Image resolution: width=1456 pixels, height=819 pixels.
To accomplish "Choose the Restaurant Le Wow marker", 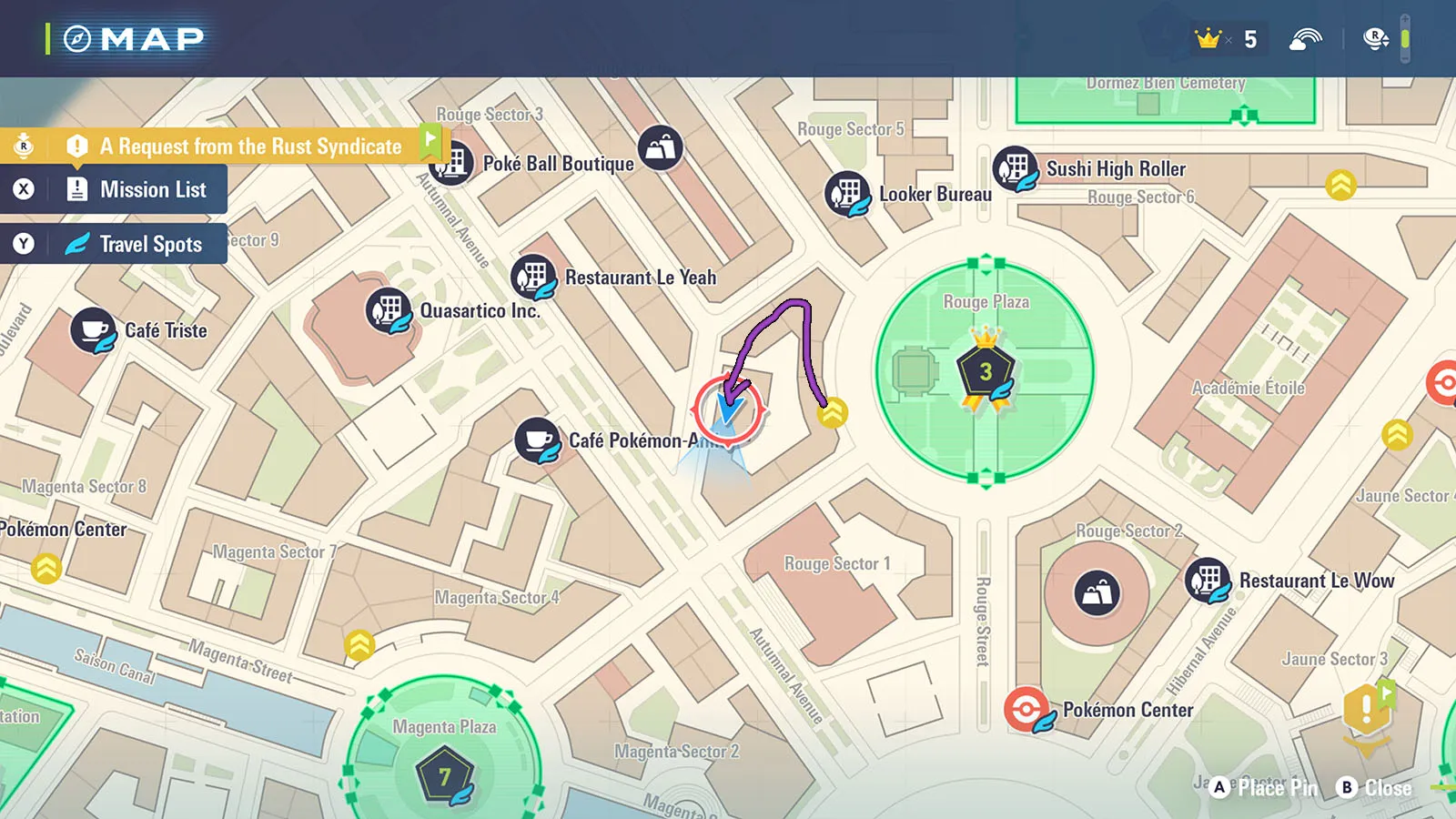I will click(x=1208, y=581).
